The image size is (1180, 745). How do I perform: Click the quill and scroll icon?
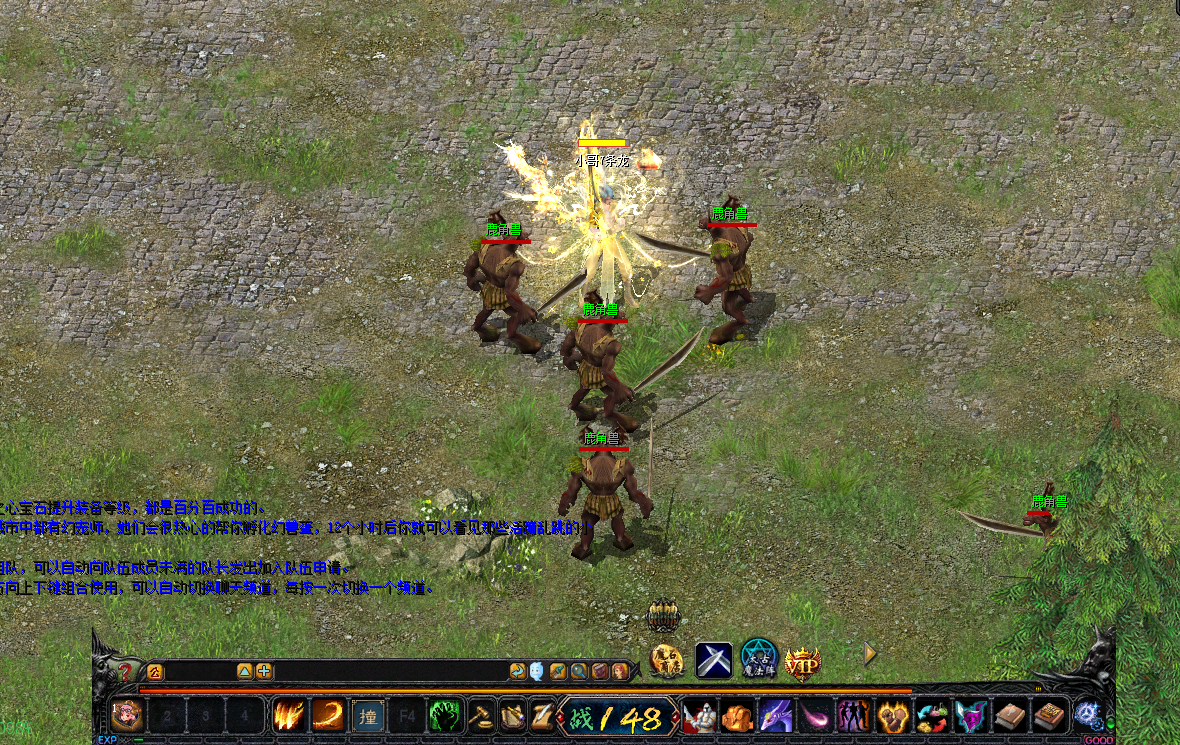(540, 716)
